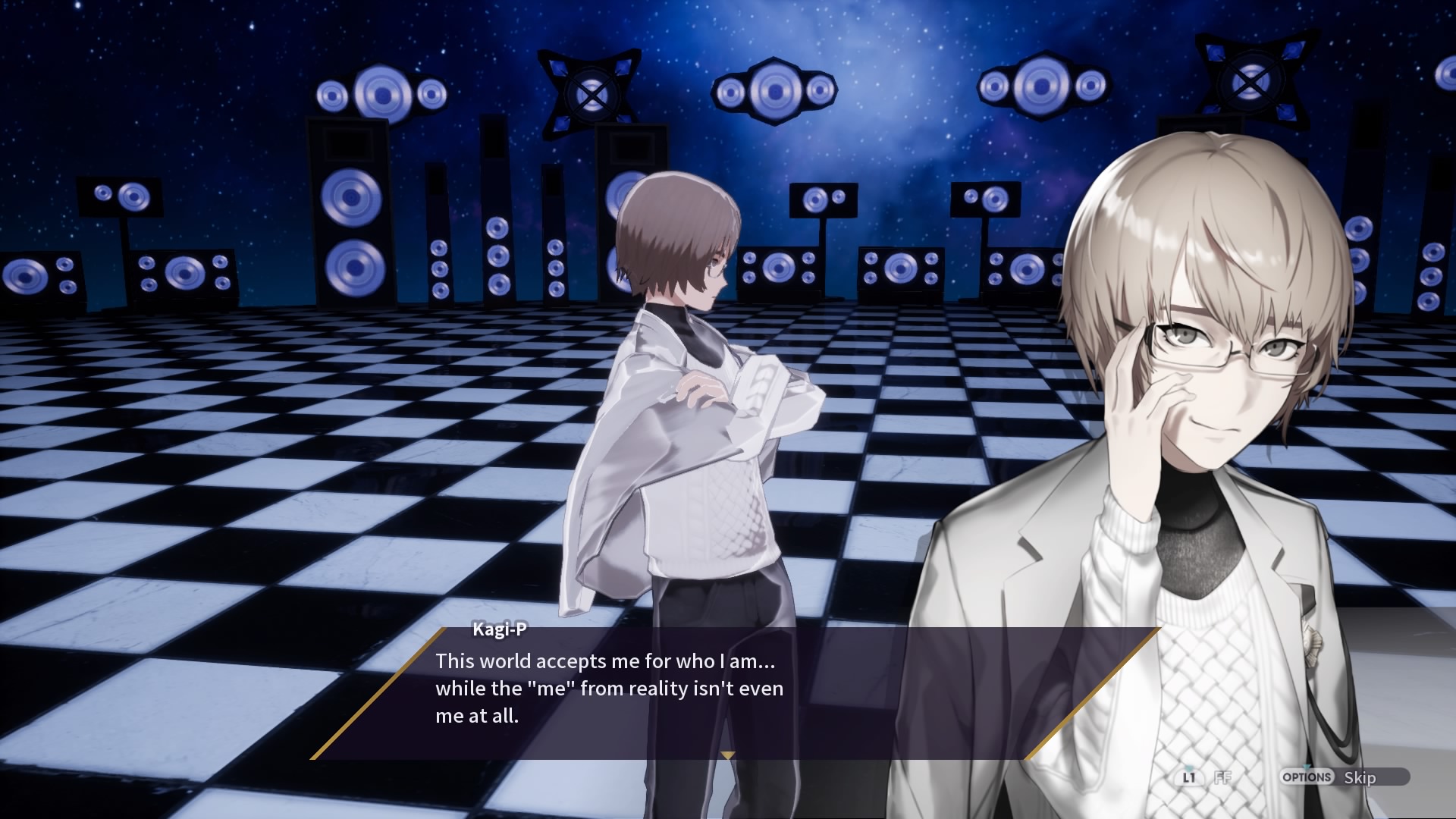This screenshot has height=819, width=1456.
Task: Advance dialogue via the gold arrow indicator
Action: (728, 755)
